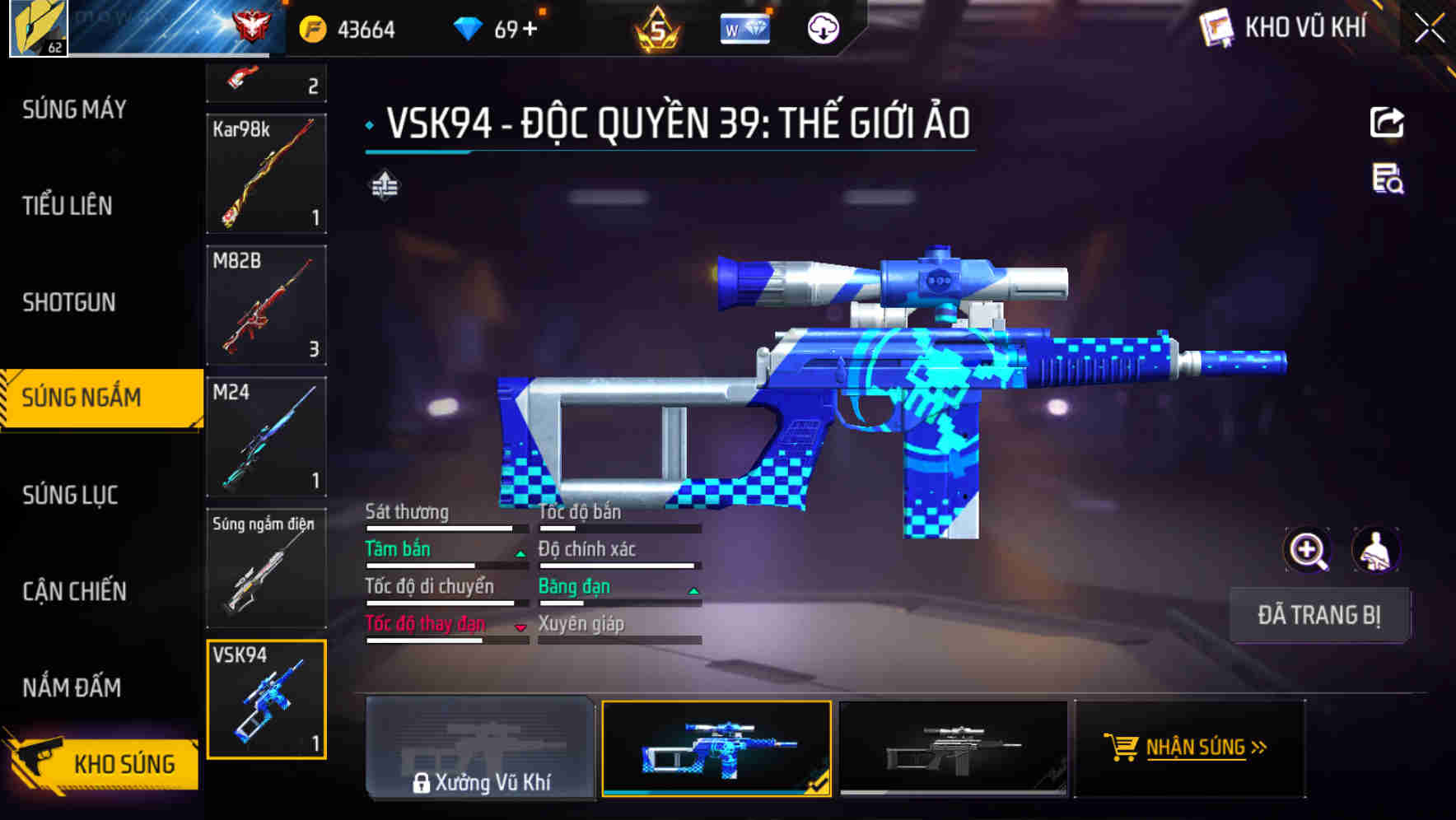Open the character preview icon beside the magnifier
This screenshot has height=820, width=1456.
(x=1377, y=550)
